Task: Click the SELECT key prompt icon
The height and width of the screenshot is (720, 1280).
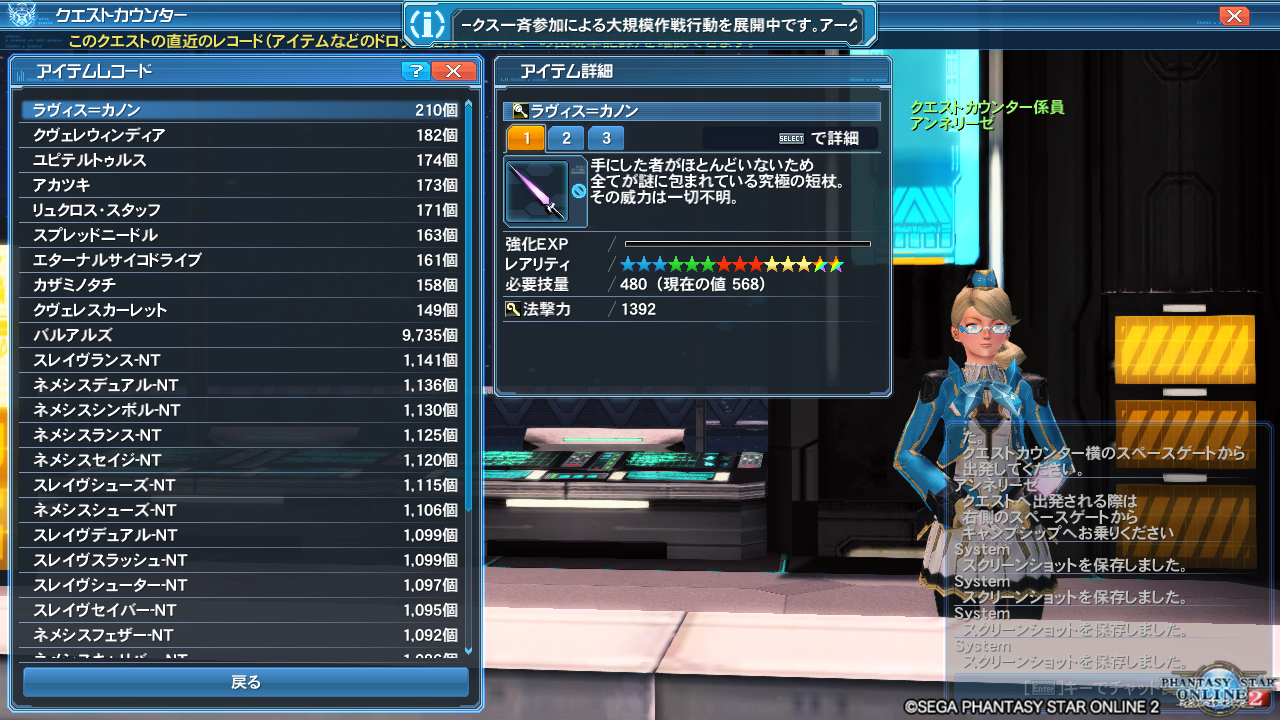Action: pos(791,137)
